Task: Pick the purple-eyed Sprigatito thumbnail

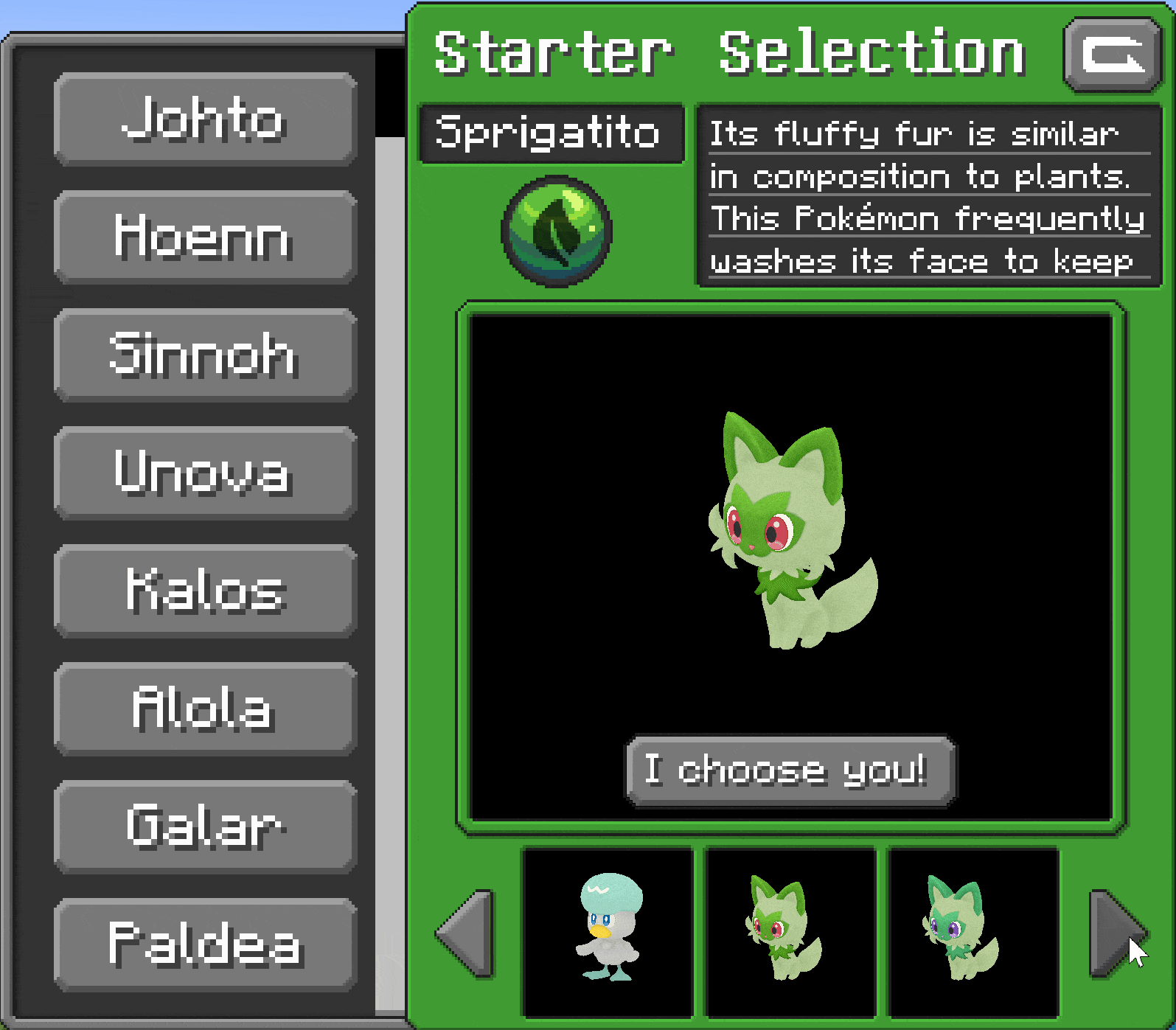Action: pos(973,932)
